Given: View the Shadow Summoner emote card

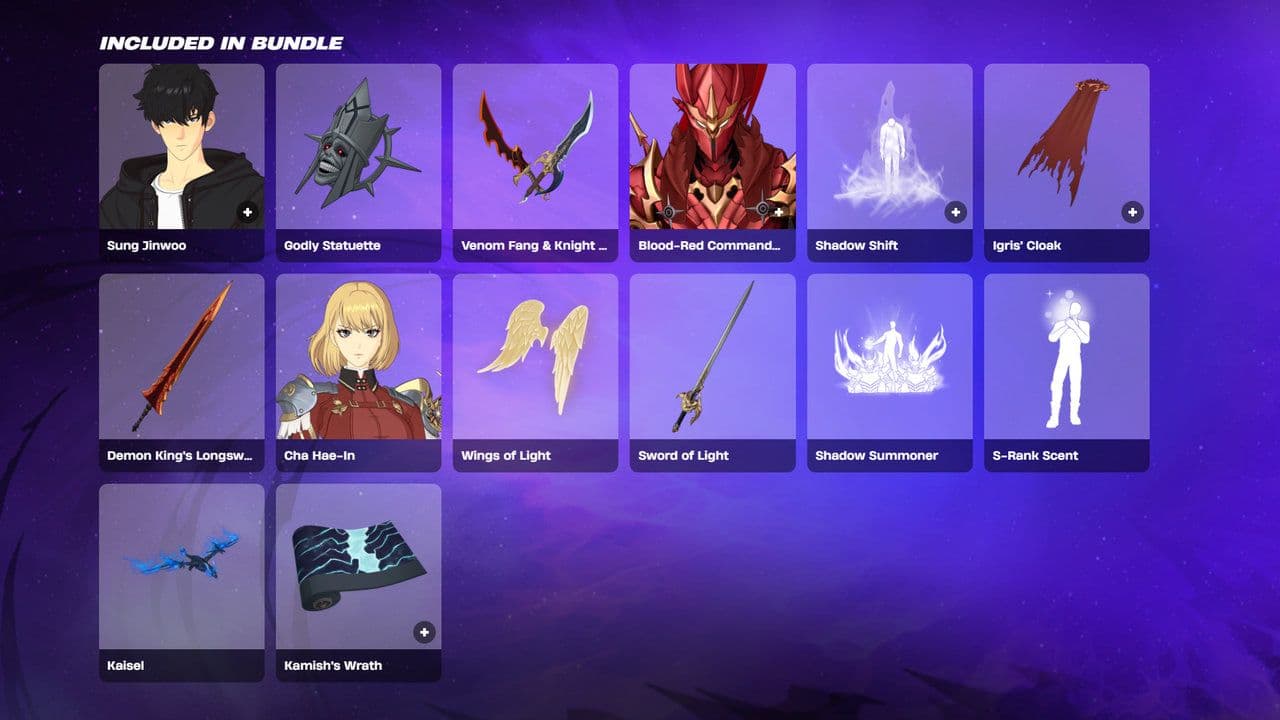Looking at the screenshot, I should click(x=889, y=360).
